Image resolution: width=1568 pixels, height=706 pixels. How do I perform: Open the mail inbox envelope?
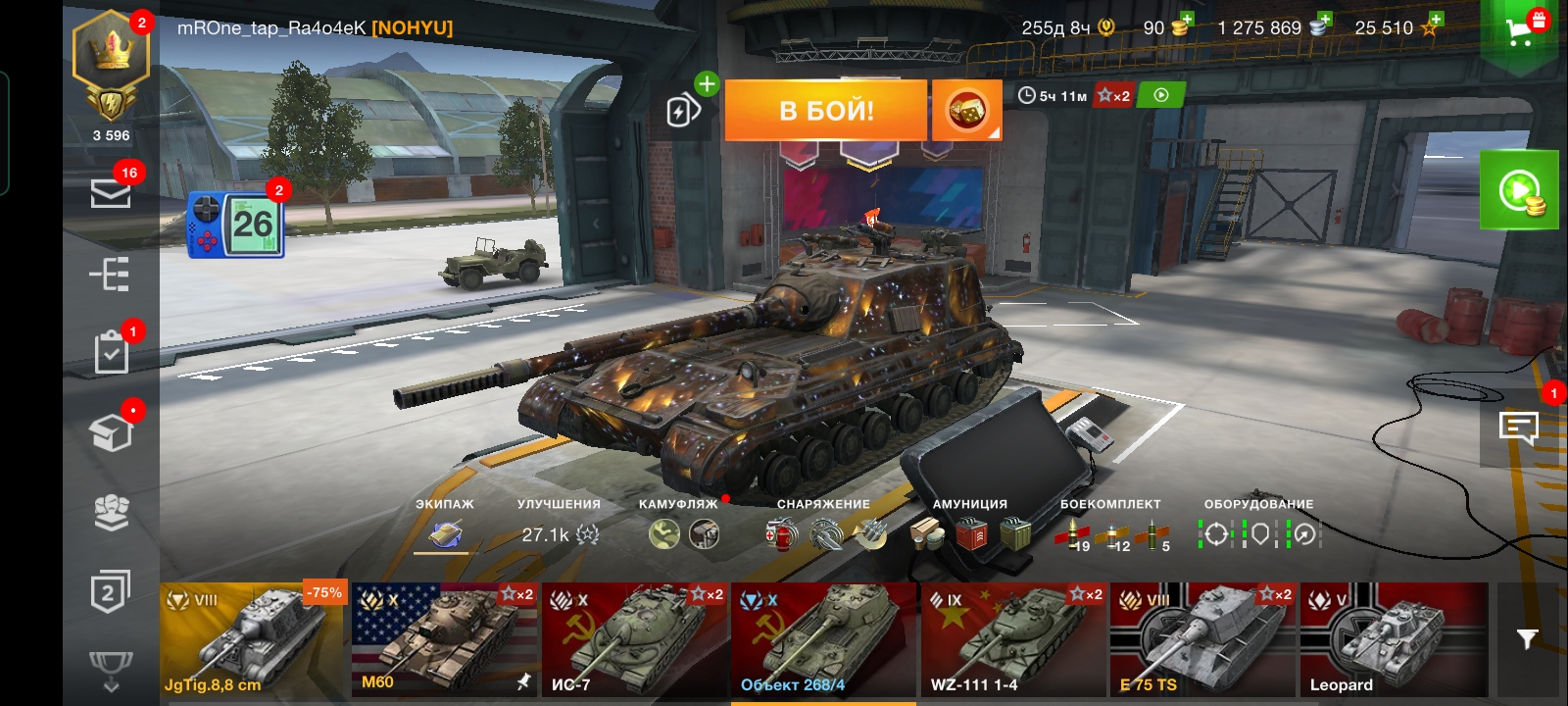click(111, 191)
